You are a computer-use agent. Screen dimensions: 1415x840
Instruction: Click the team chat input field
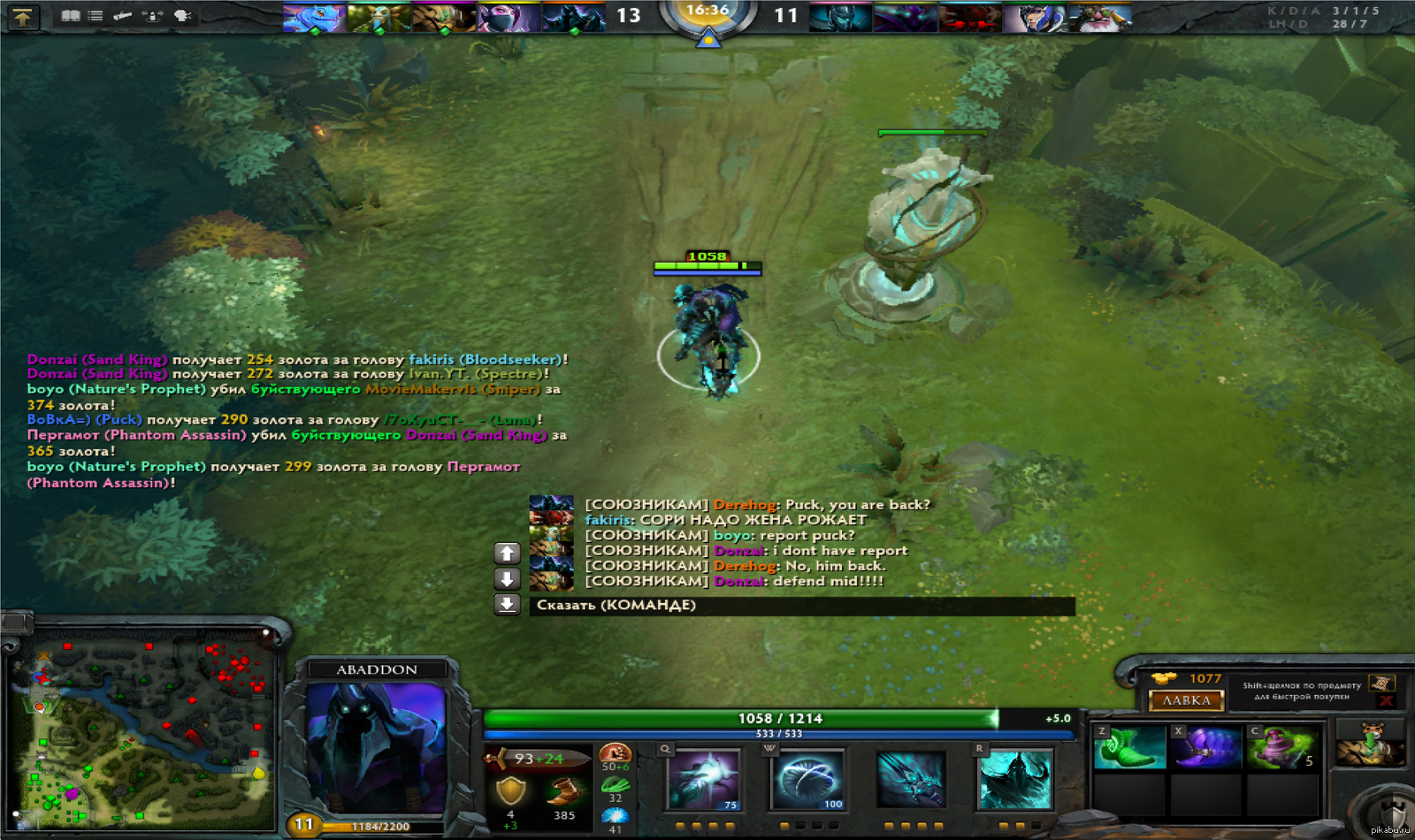pyautogui.click(x=801, y=606)
